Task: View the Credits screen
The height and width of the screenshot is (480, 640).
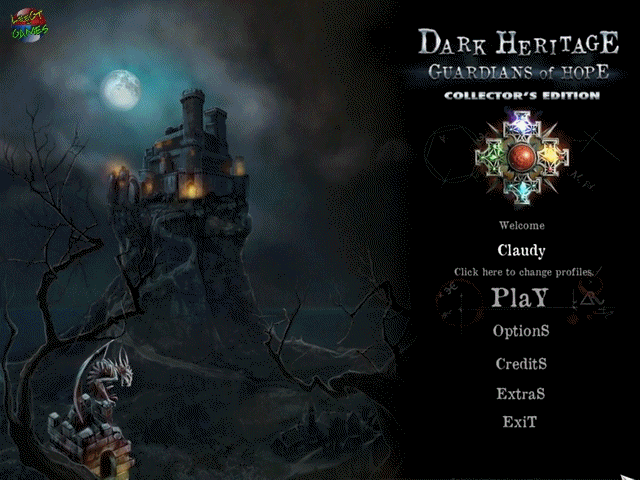Action: [x=521, y=364]
